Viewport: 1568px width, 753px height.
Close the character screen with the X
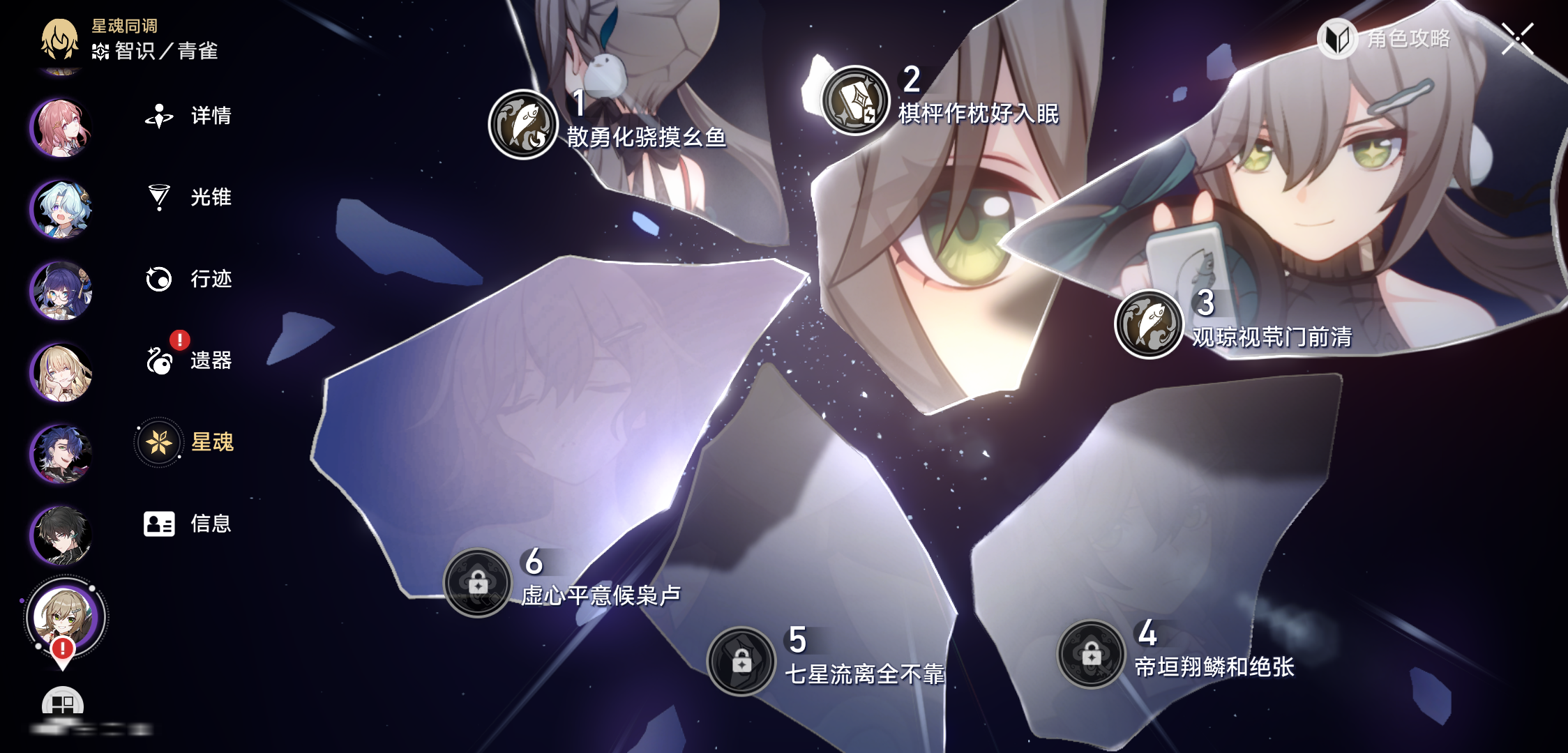(x=1517, y=38)
